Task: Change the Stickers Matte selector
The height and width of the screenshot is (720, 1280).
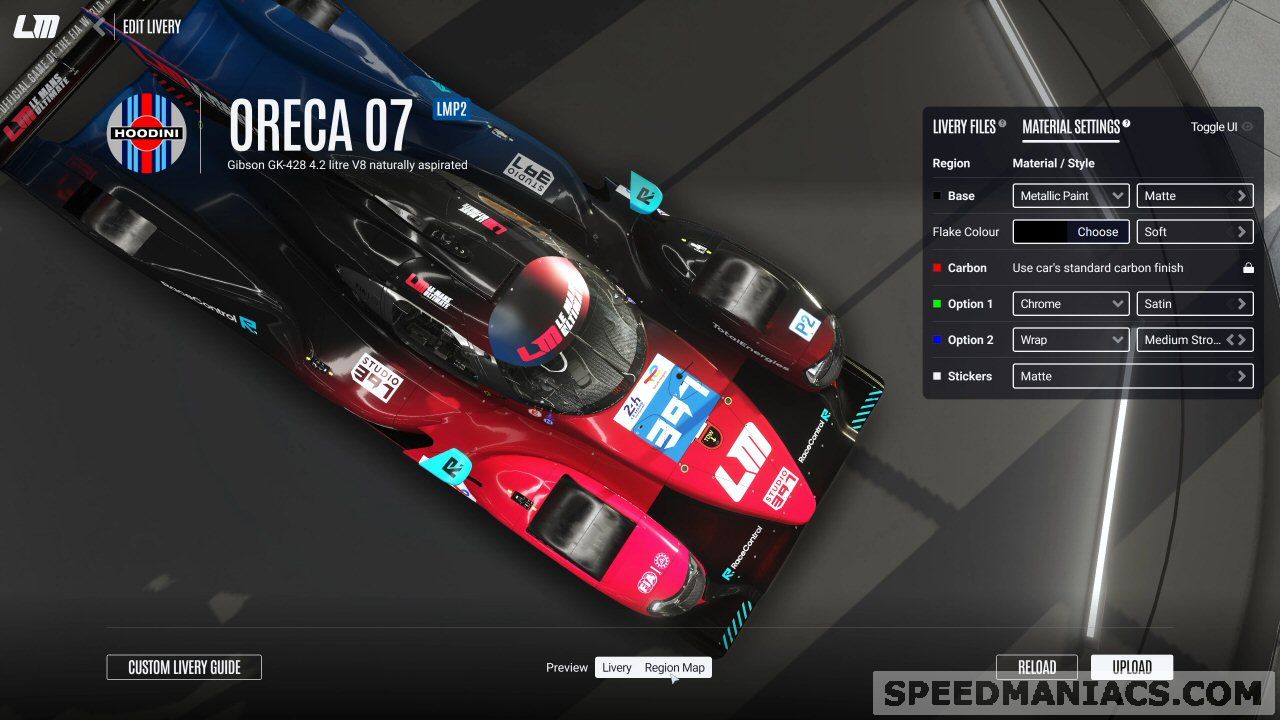Action: (x=1132, y=376)
